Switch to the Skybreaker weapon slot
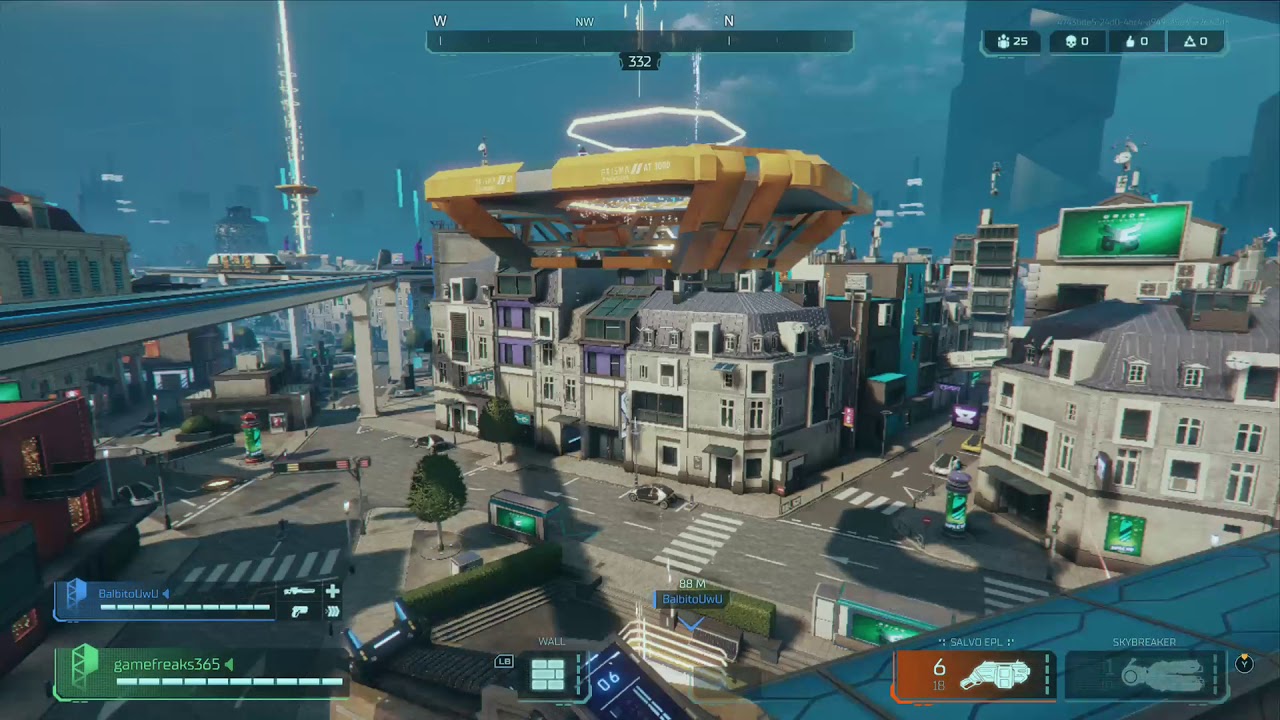 1146,675
